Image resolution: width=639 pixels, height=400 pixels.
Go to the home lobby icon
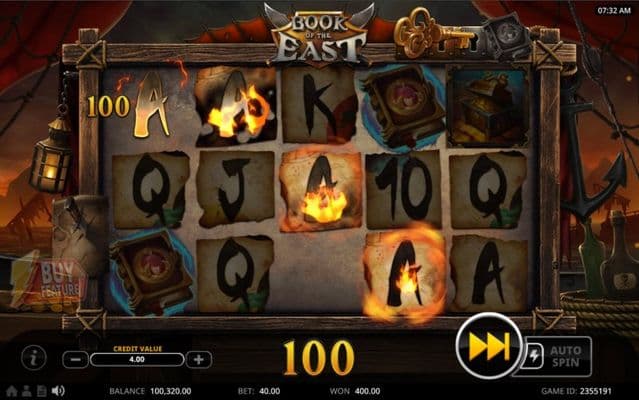point(11,390)
